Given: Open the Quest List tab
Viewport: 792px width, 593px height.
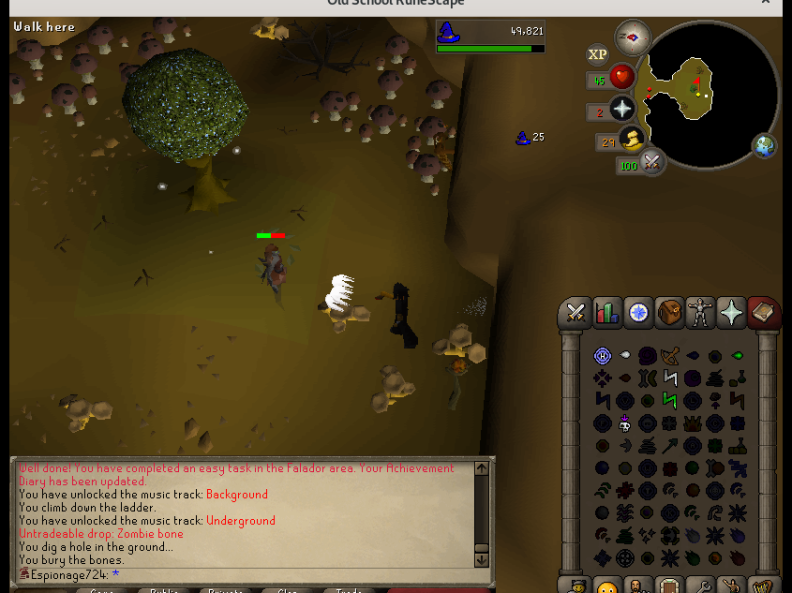Looking at the screenshot, I should pyautogui.click(x=638, y=313).
